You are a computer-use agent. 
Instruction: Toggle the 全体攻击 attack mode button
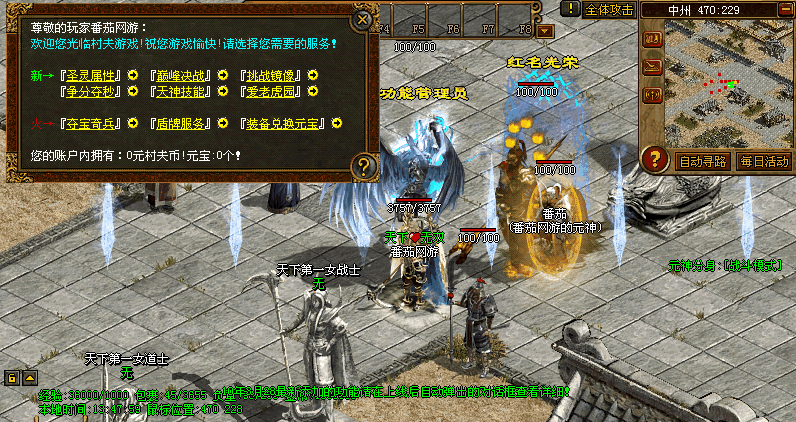point(609,9)
